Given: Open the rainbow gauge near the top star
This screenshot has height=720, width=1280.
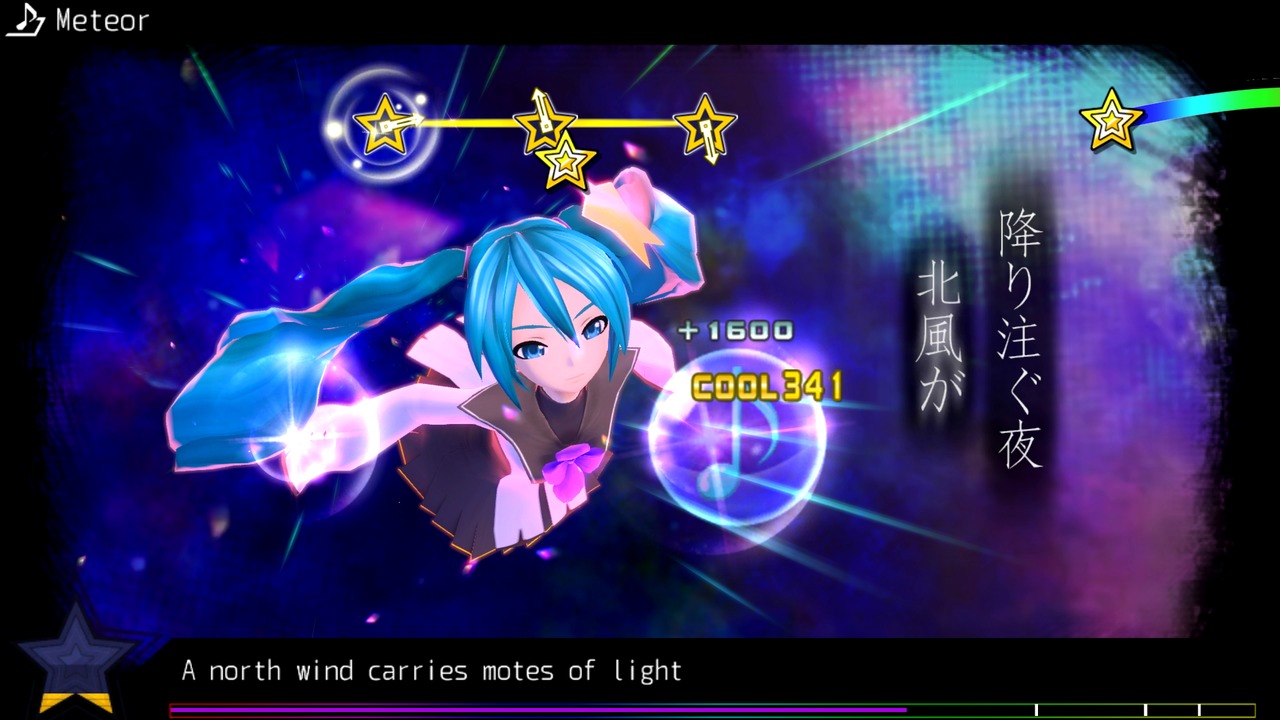Looking at the screenshot, I should click(1210, 100).
